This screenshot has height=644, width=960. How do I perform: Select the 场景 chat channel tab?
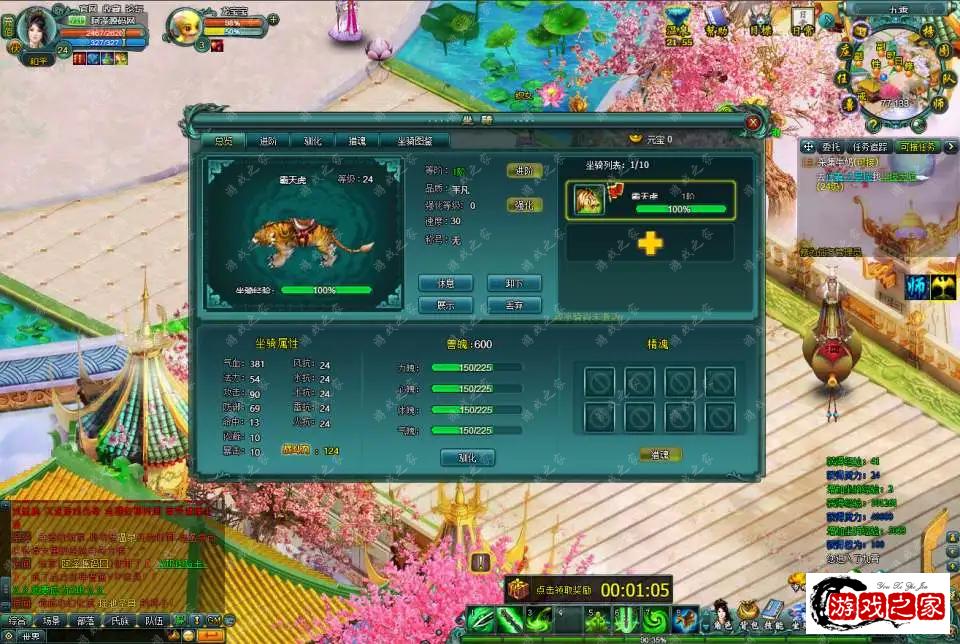point(50,621)
